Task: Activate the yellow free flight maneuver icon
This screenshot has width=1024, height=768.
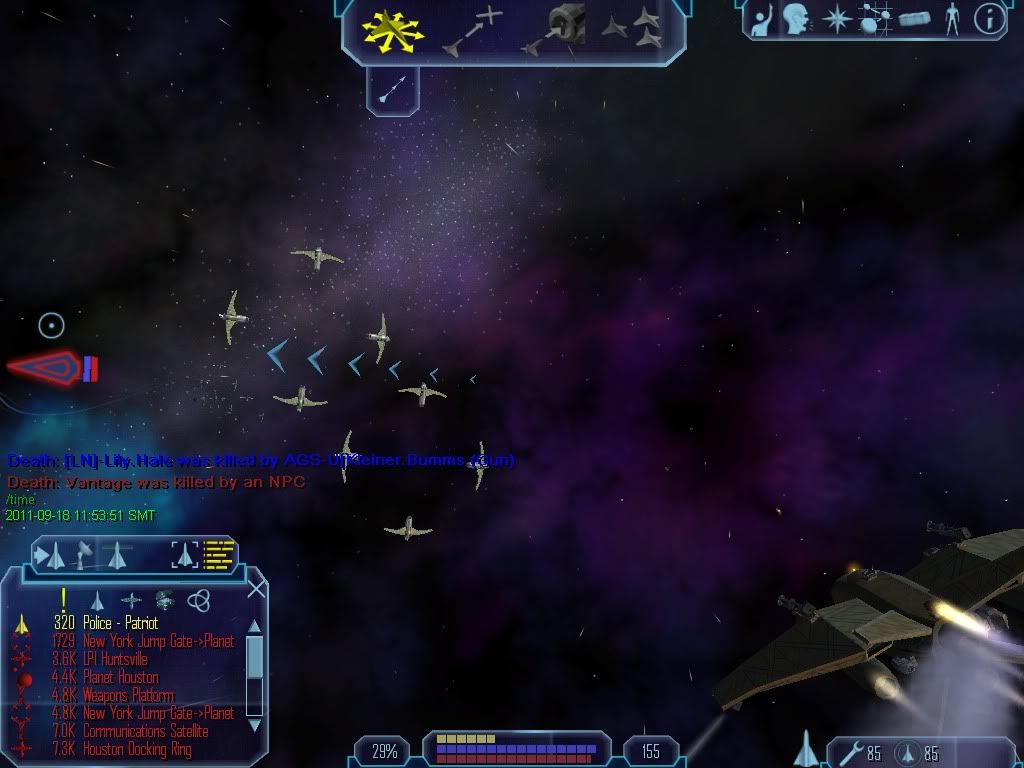Action: tap(393, 31)
